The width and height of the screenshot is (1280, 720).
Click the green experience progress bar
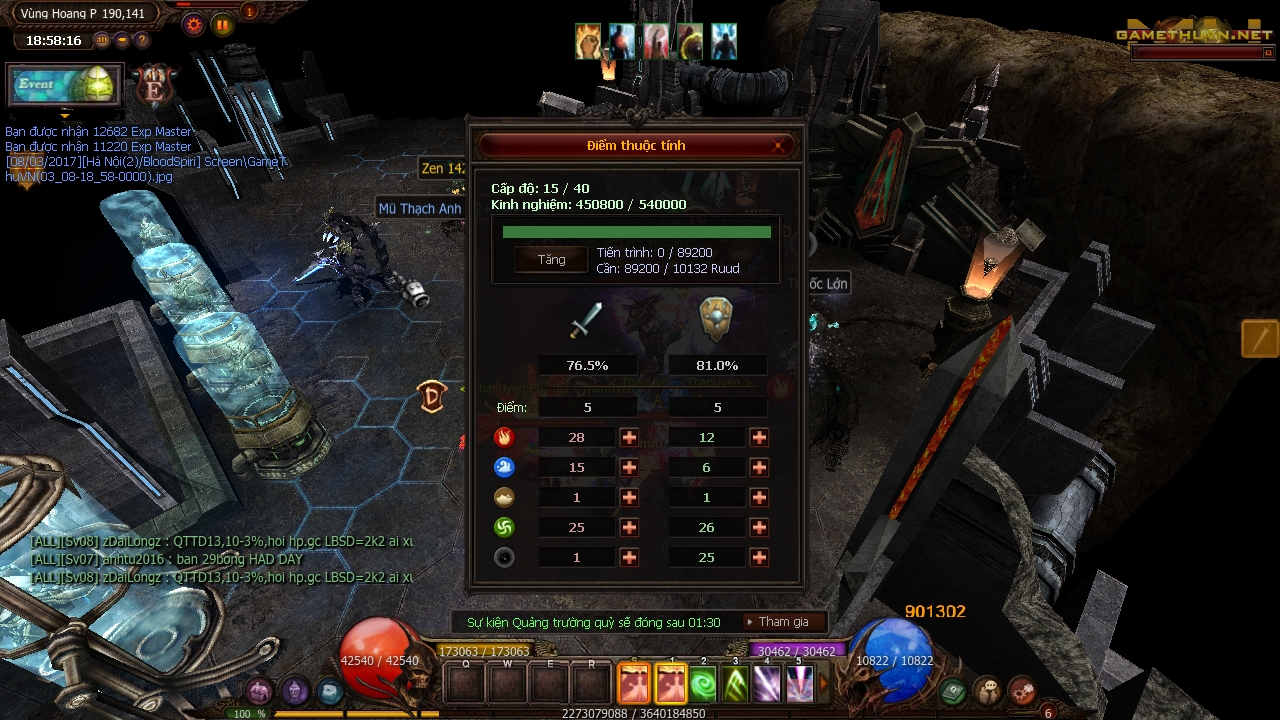(x=639, y=230)
